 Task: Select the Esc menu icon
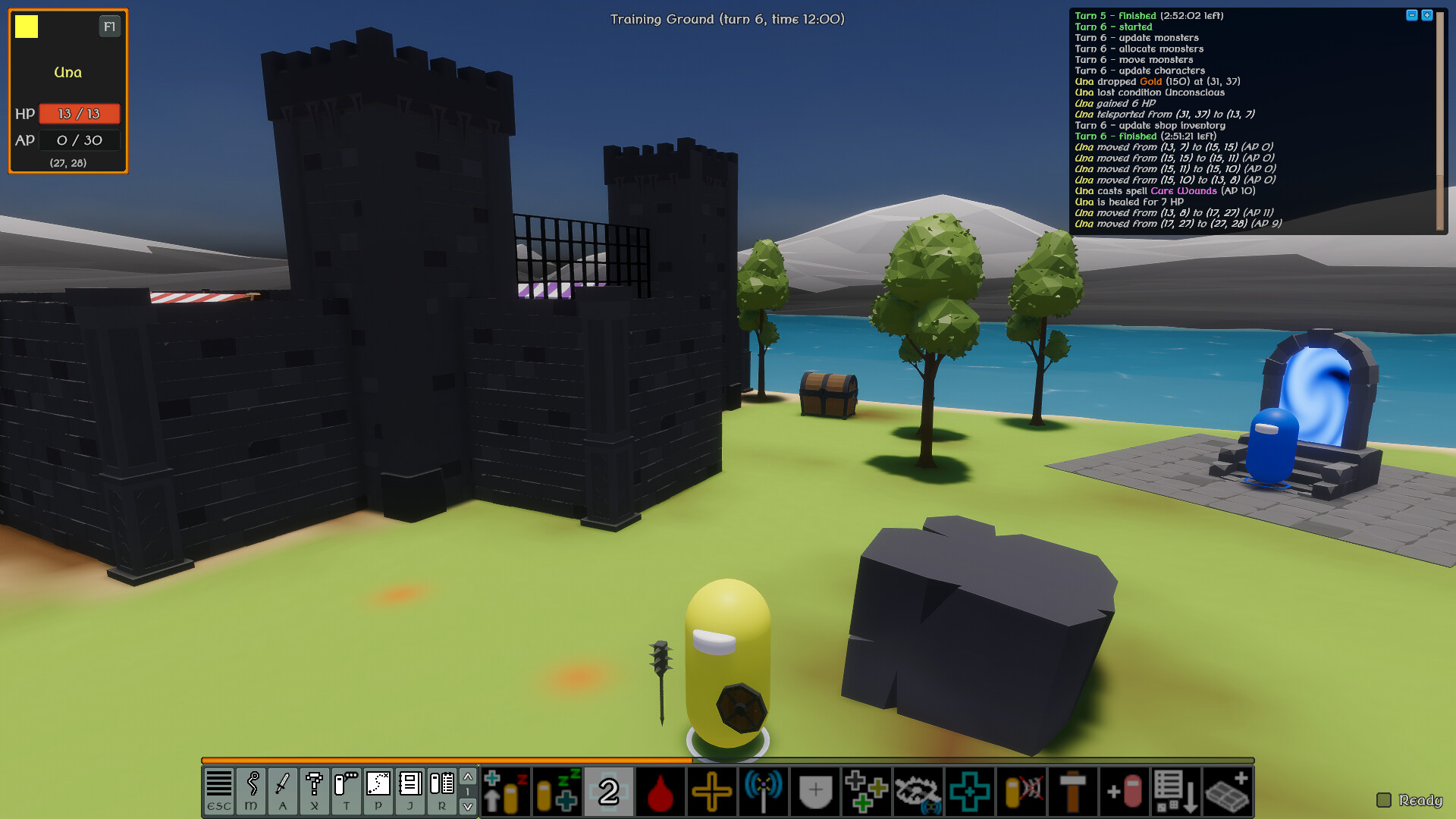[x=219, y=789]
